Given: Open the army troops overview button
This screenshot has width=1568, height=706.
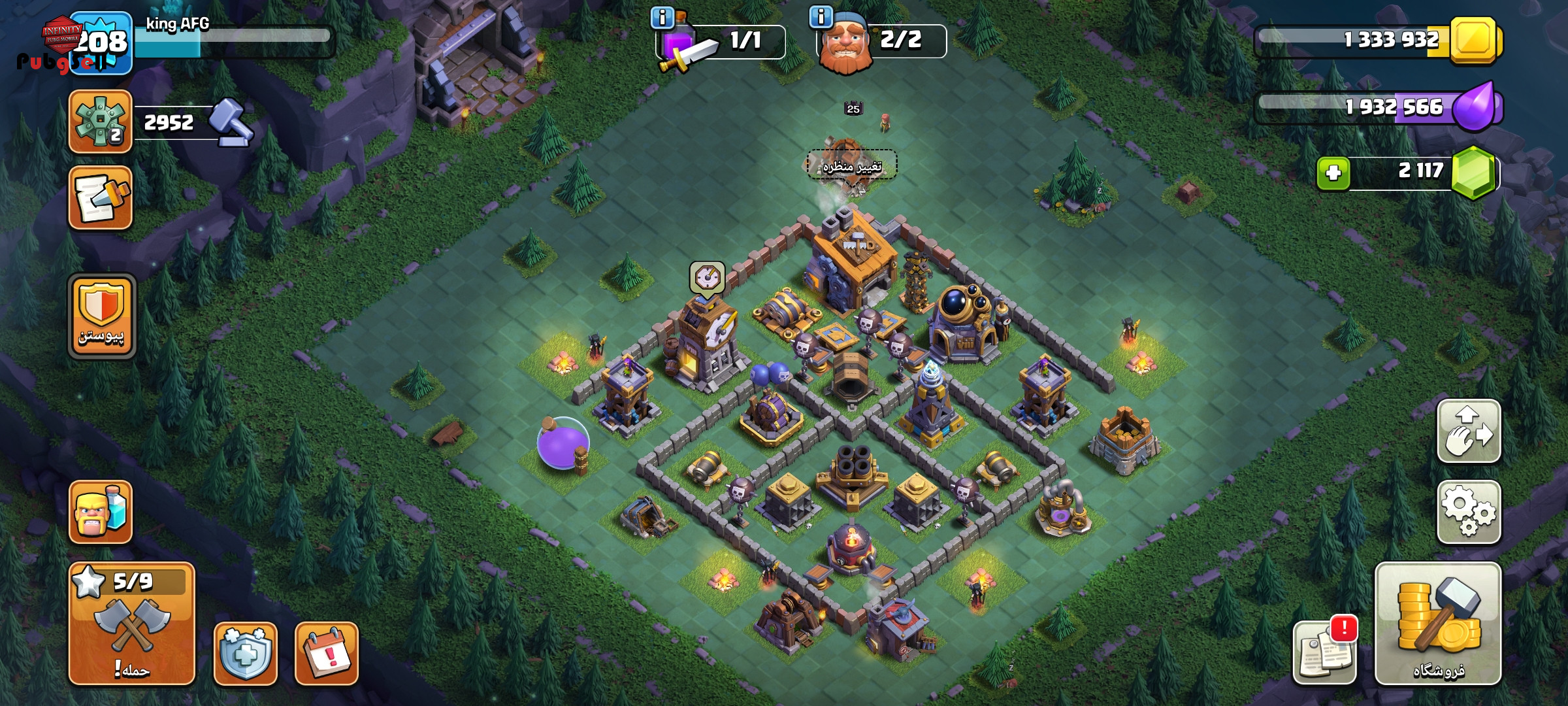Looking at the screenshot, I should coord(100,512).
